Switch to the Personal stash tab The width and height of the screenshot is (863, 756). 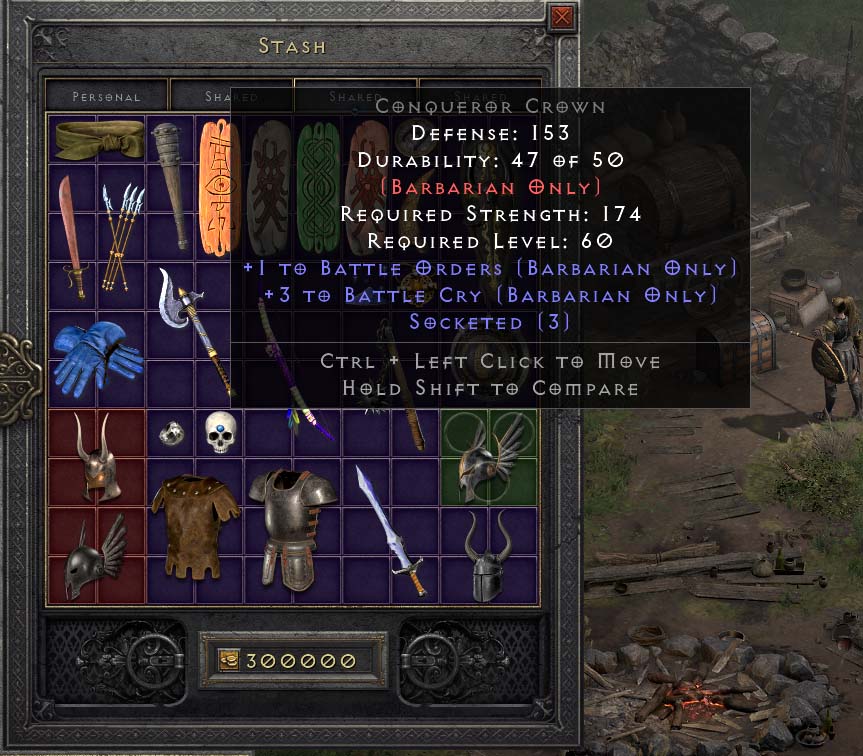[107, 97]
